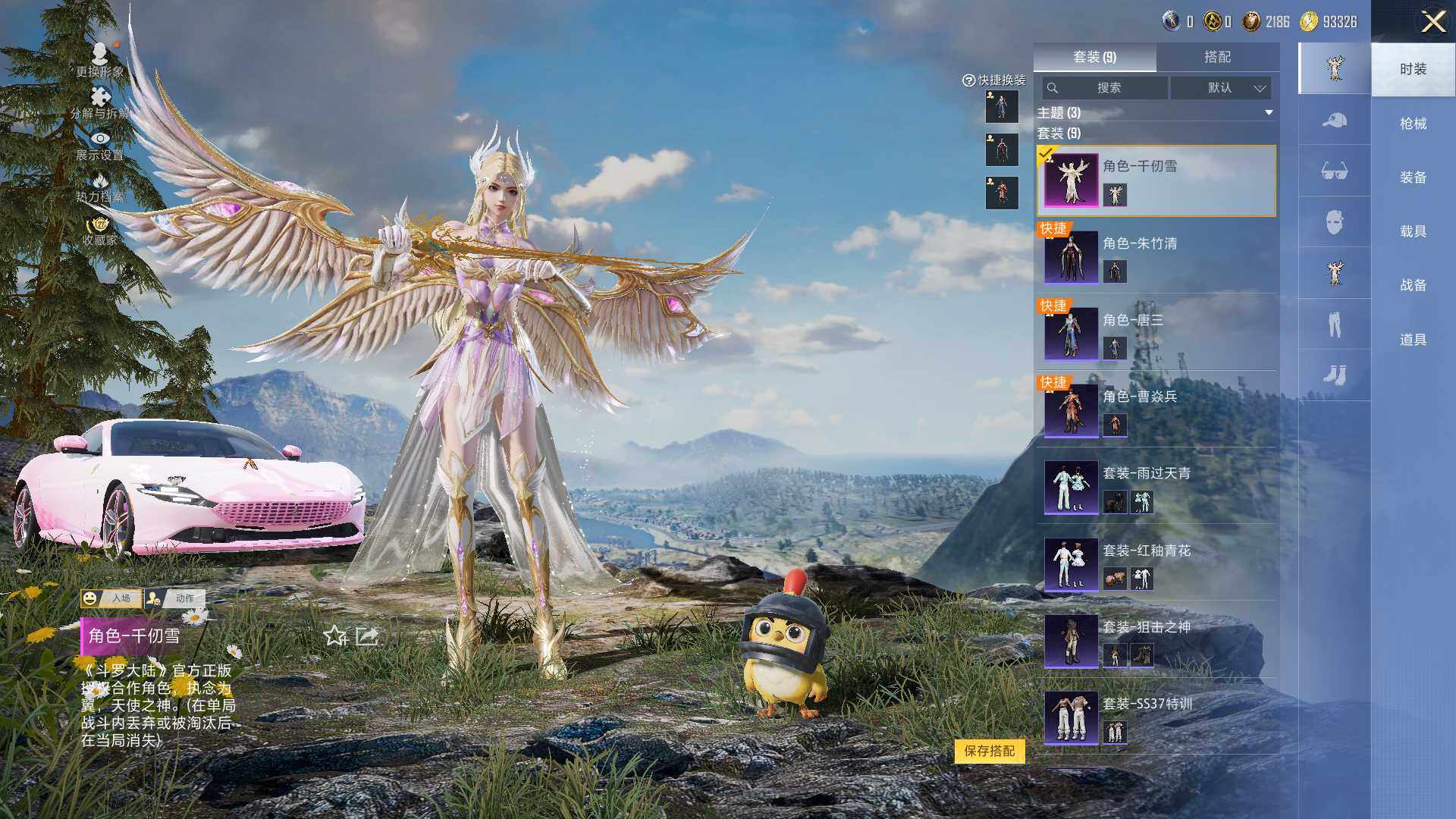Switch to the 搭配 tab

(x=1217, y=57)
